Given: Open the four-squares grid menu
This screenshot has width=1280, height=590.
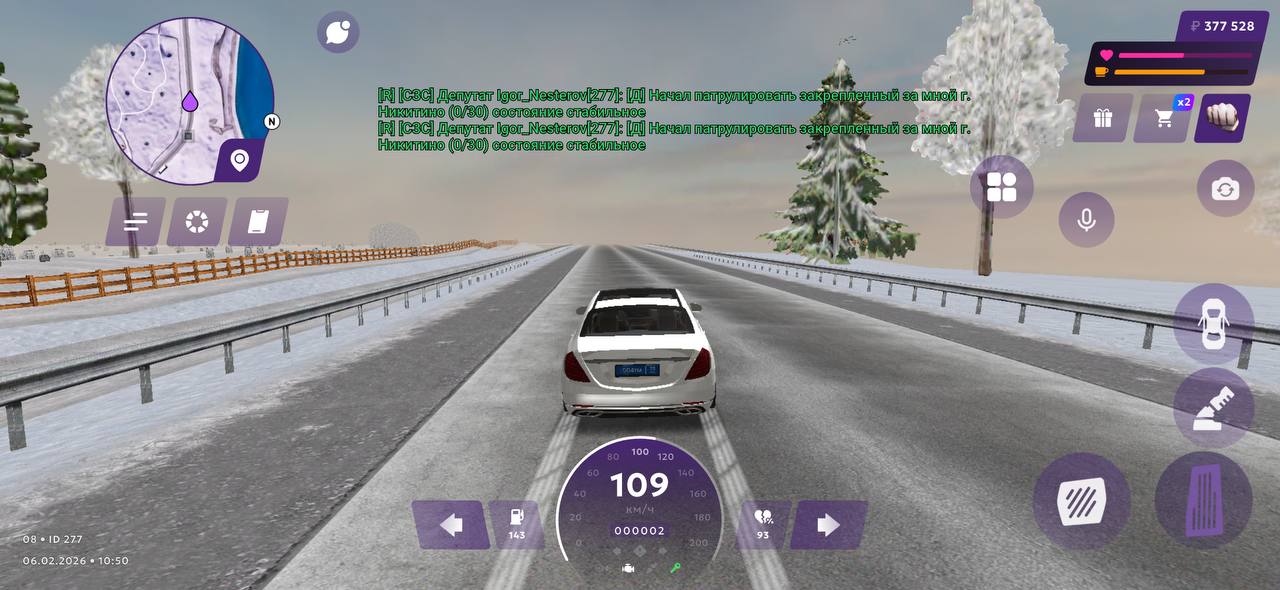Looking at the screenshot, I should (x=1001, y=187).
